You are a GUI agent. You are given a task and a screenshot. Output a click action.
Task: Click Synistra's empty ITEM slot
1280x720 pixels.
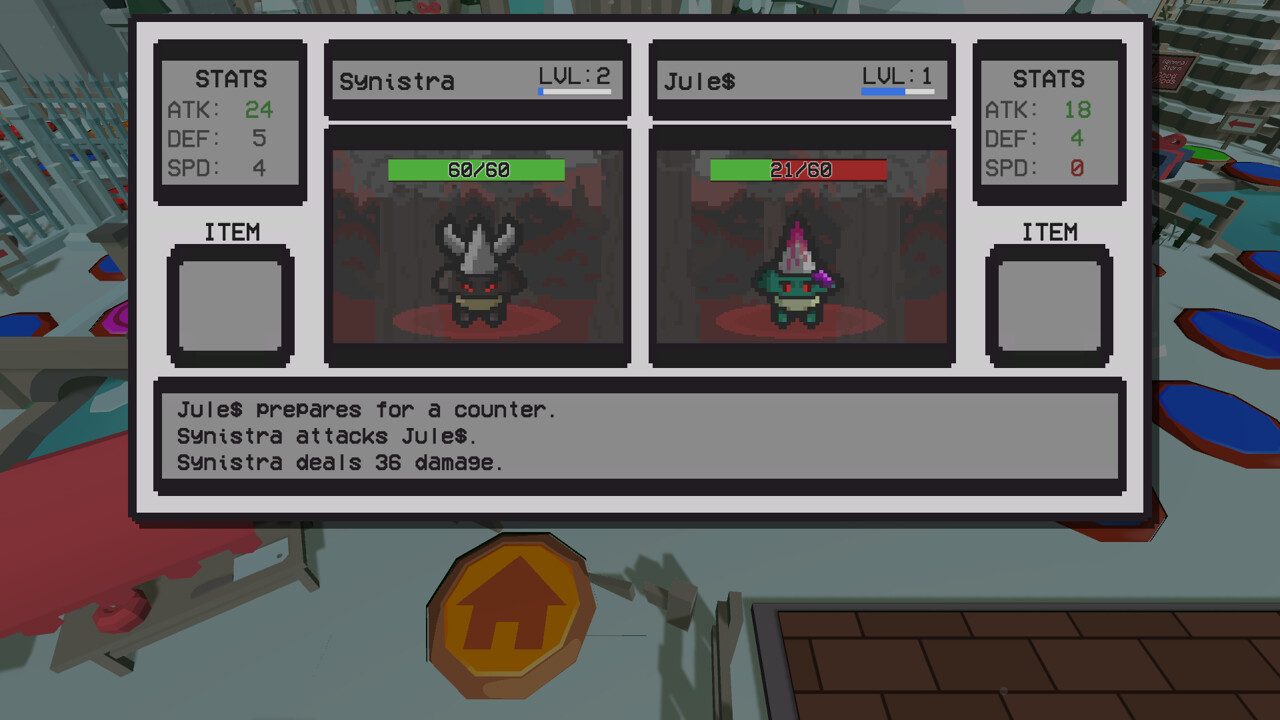pos(229,305)
